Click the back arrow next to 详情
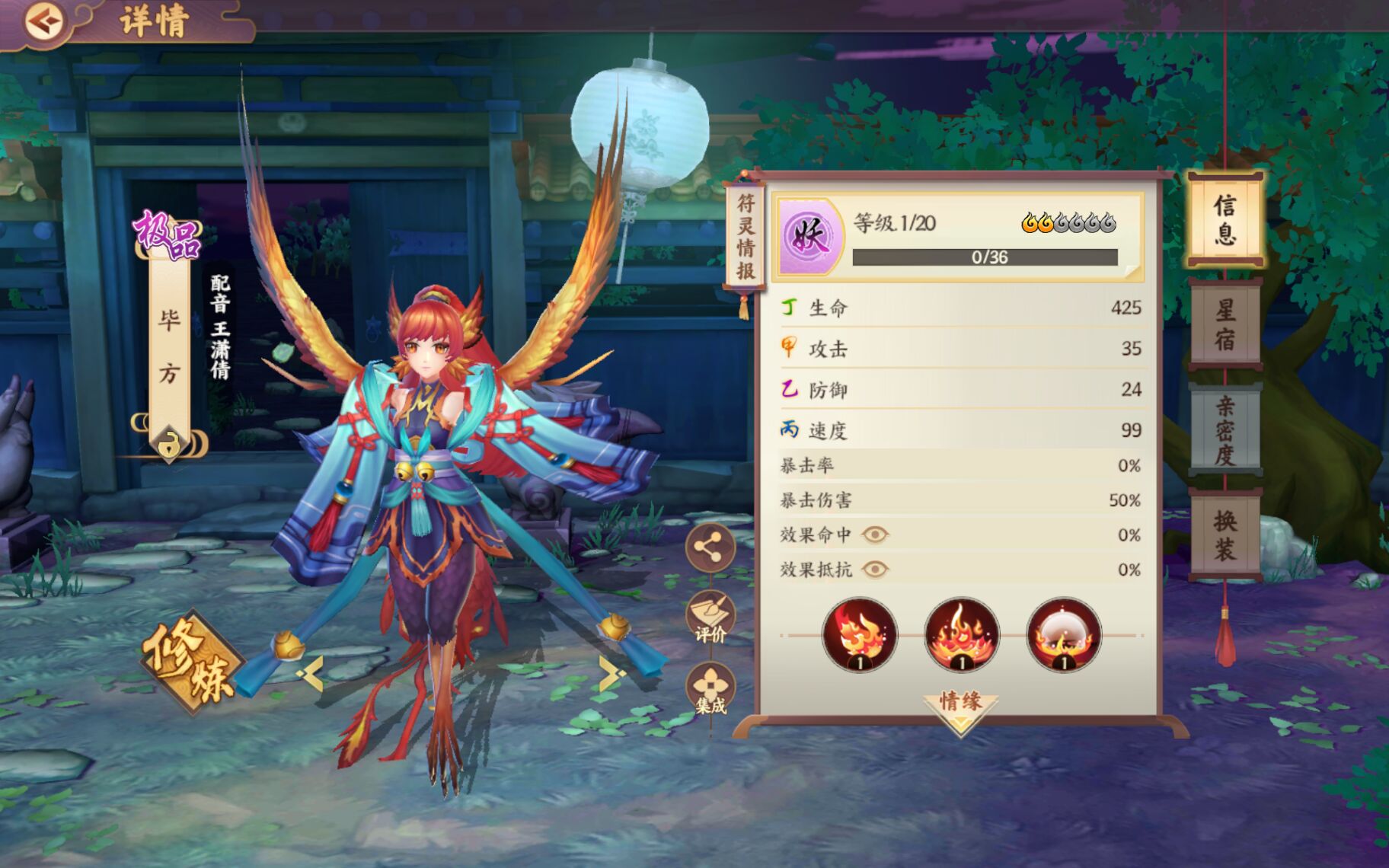The width and height of the screenshot is (1389, 868). click(43, 20)
